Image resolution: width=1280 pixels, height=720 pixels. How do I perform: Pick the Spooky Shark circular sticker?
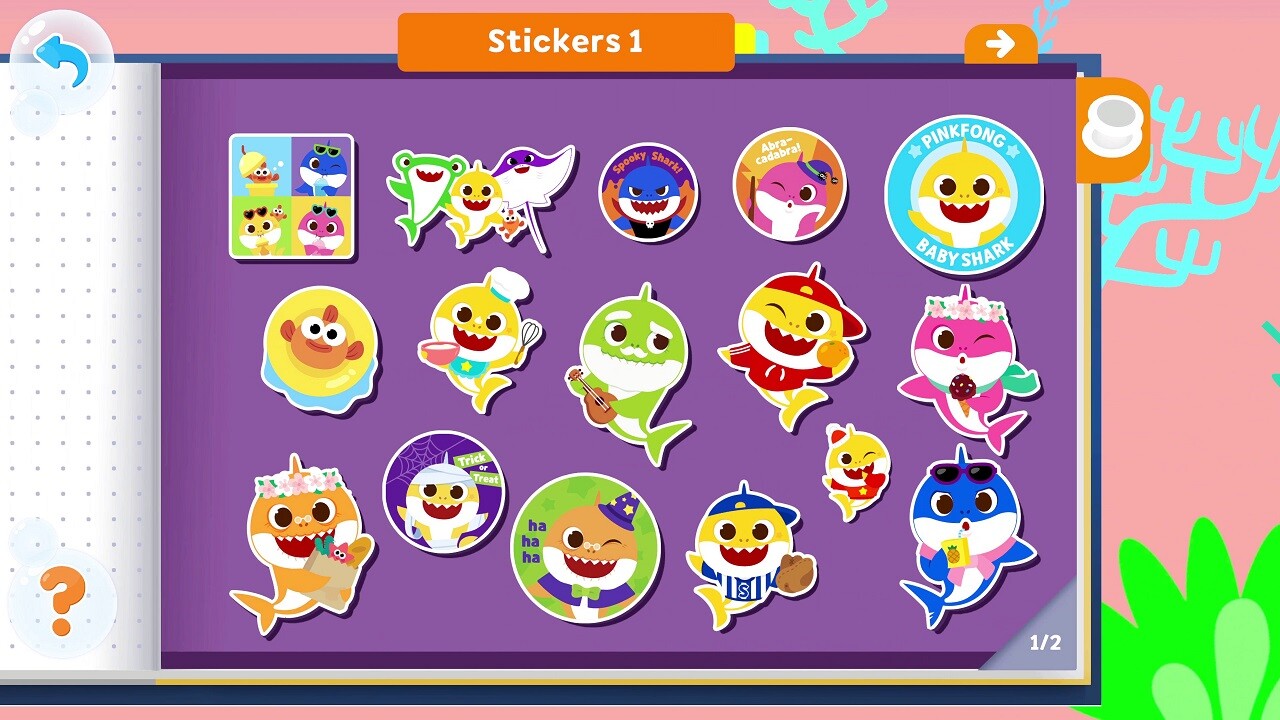click(648, 190)
